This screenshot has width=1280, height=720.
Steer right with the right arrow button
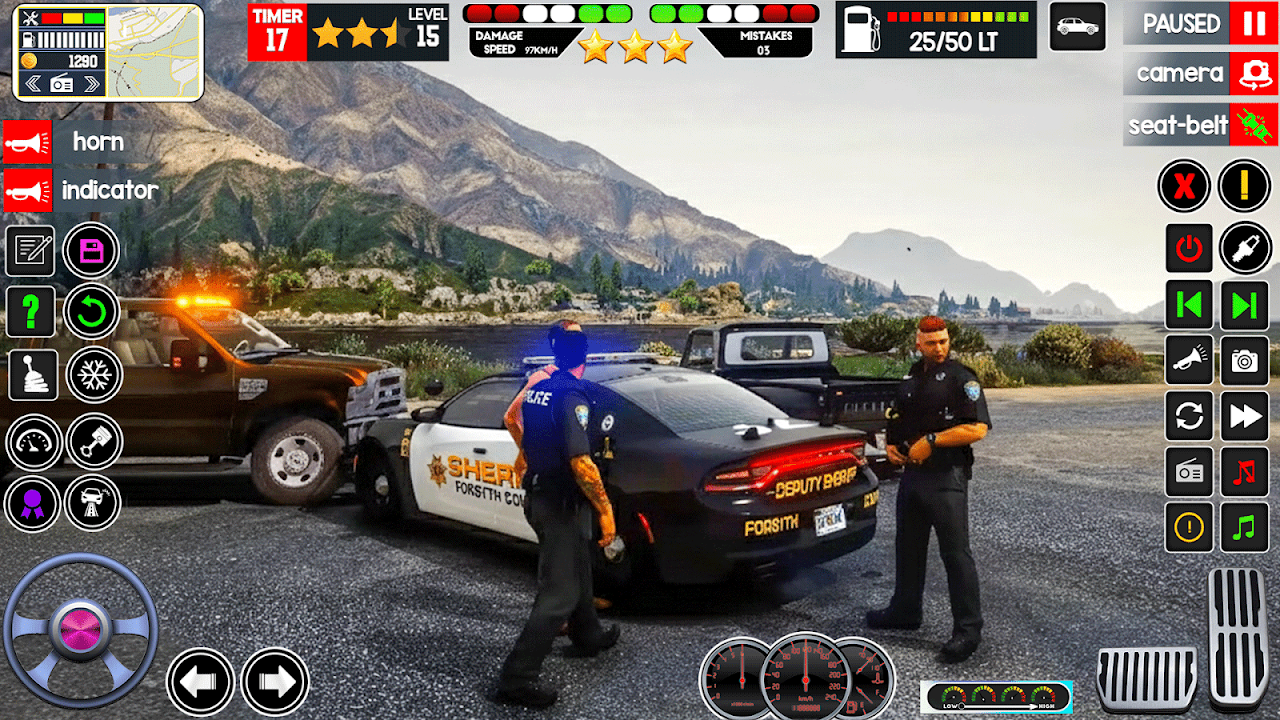point(275,682)
